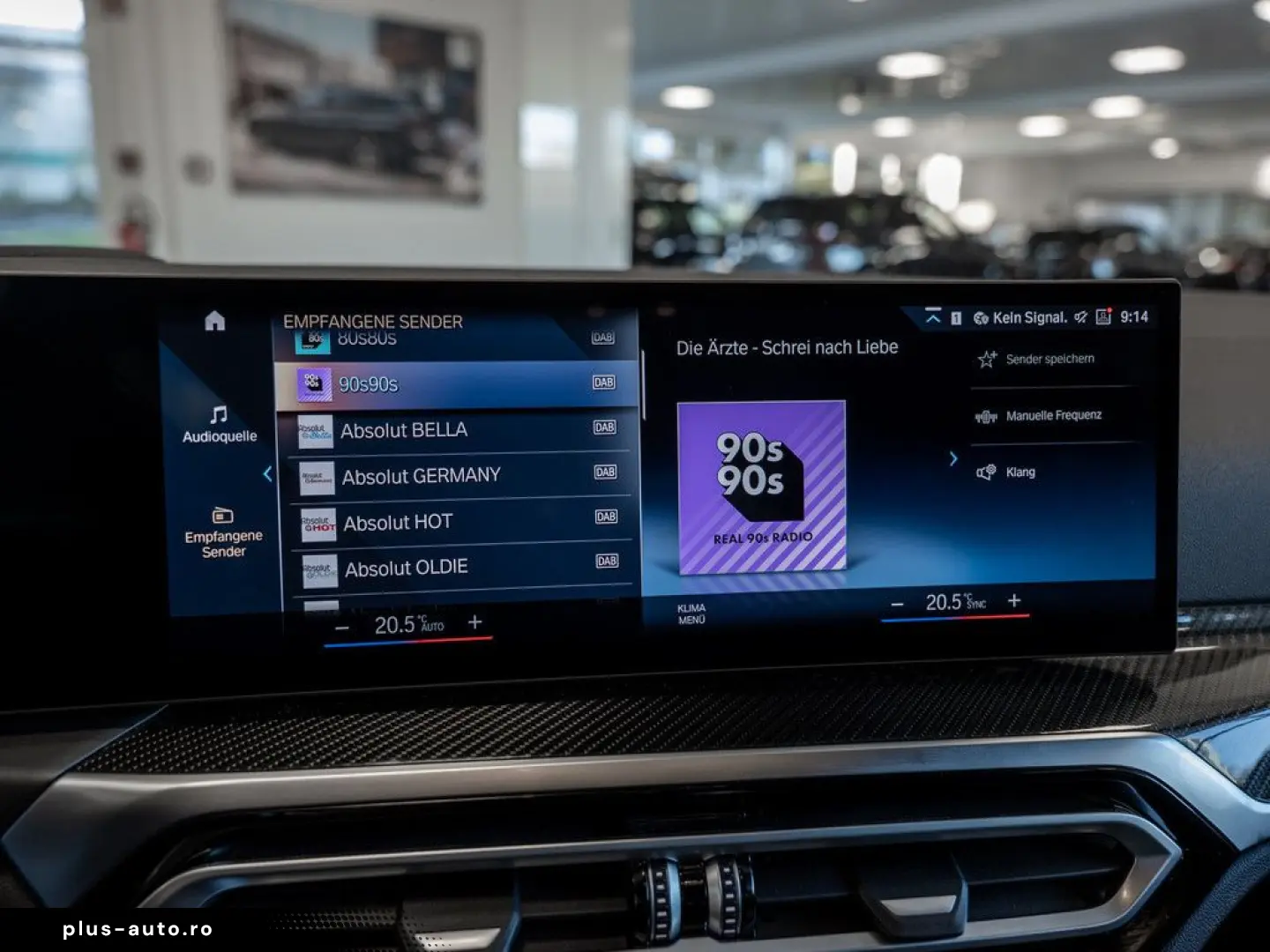Tap the 90s90s album artwork
This screenshot has height=952, width=1270.
(765, 487)
